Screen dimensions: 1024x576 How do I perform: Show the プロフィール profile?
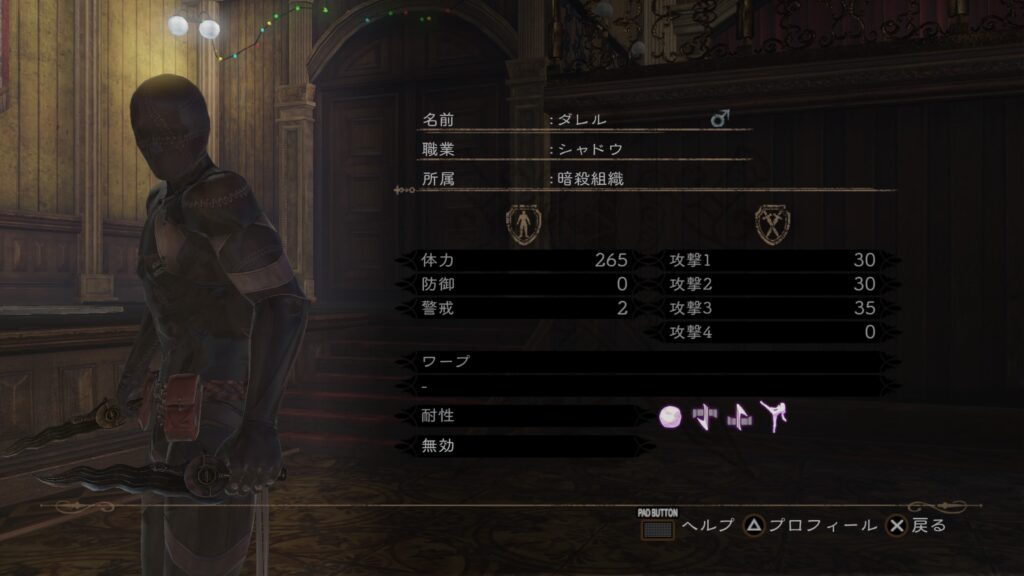coord(811,525)
